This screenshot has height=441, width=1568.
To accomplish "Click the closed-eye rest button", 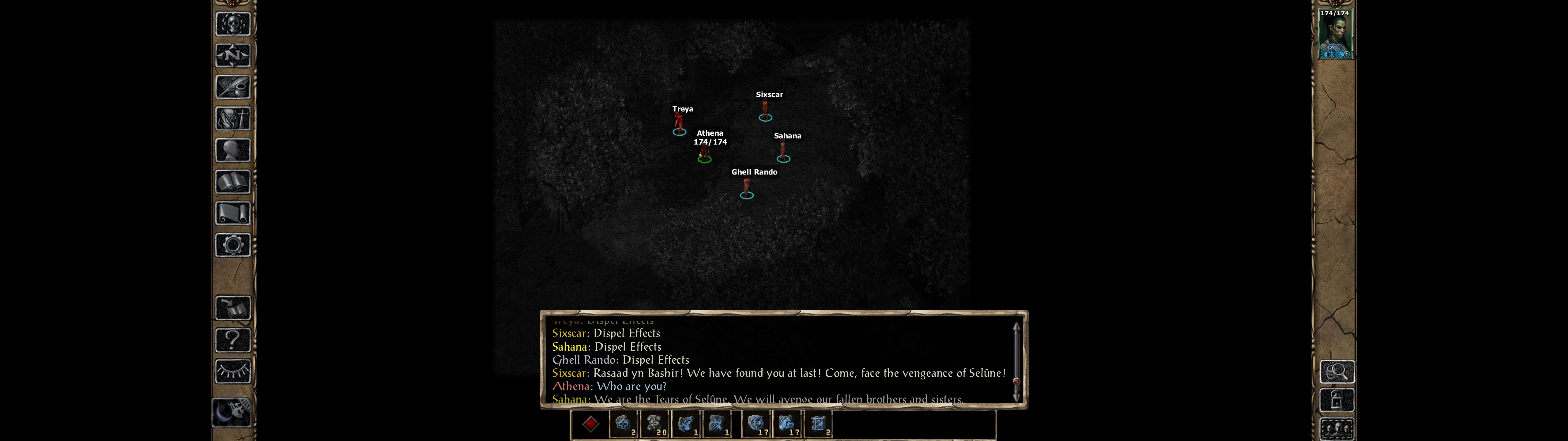I will tap(233, 371).
